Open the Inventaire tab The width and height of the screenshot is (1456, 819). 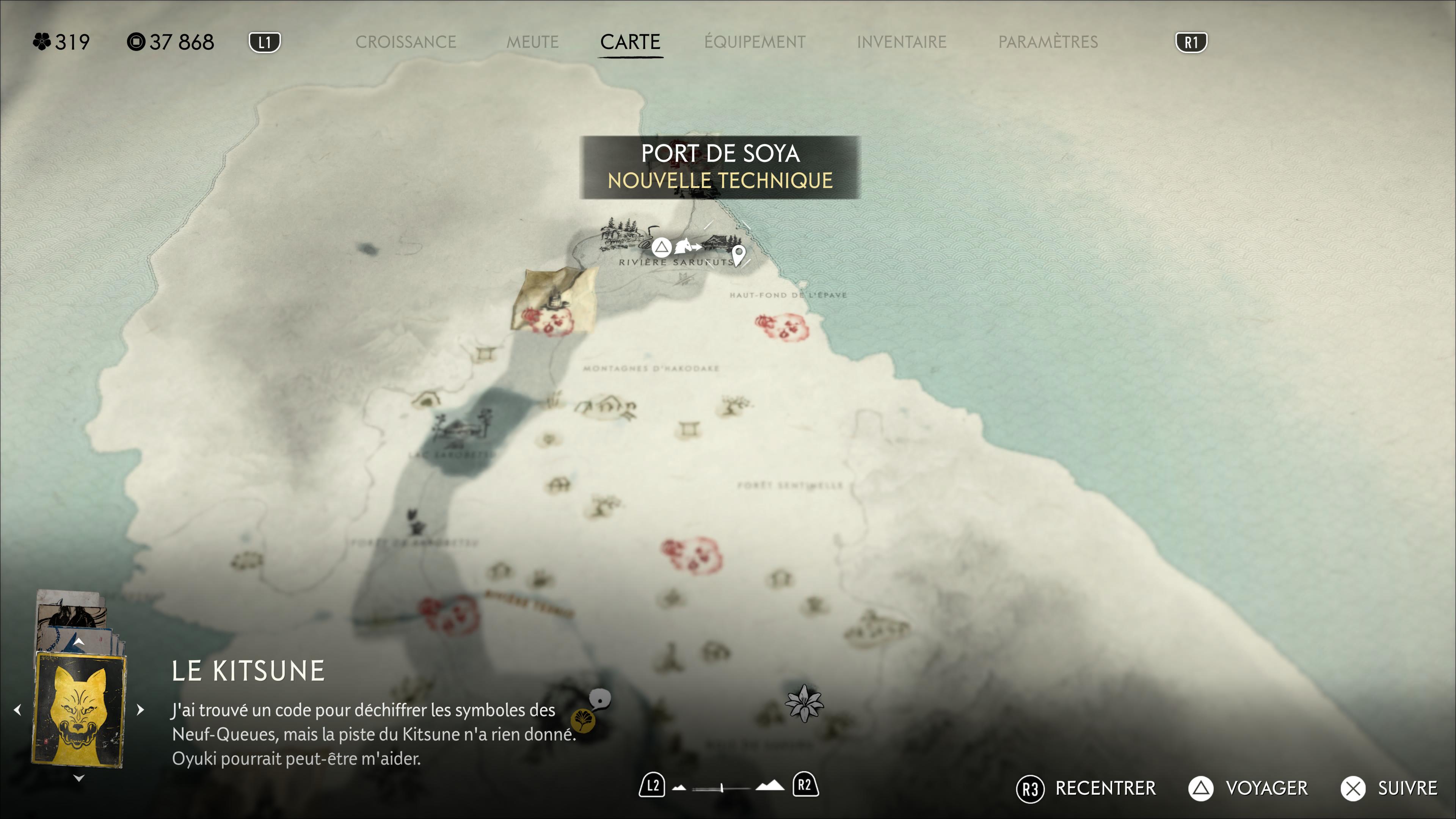[901, 42]
